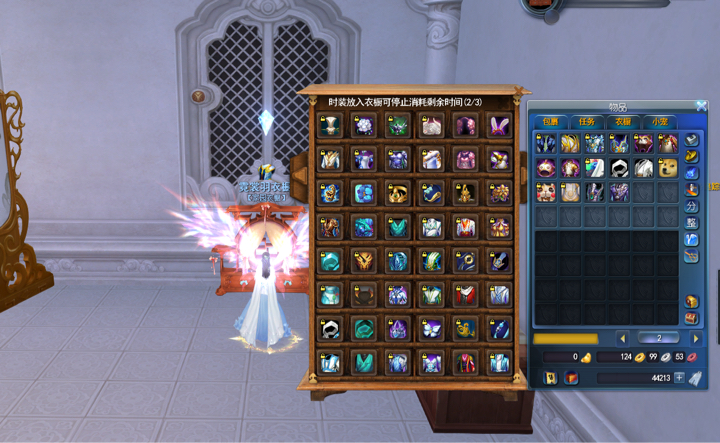This screenshot has height=443, width=720.
Task: Click the white hood item in inventory
Action: (x=619, y=167)
